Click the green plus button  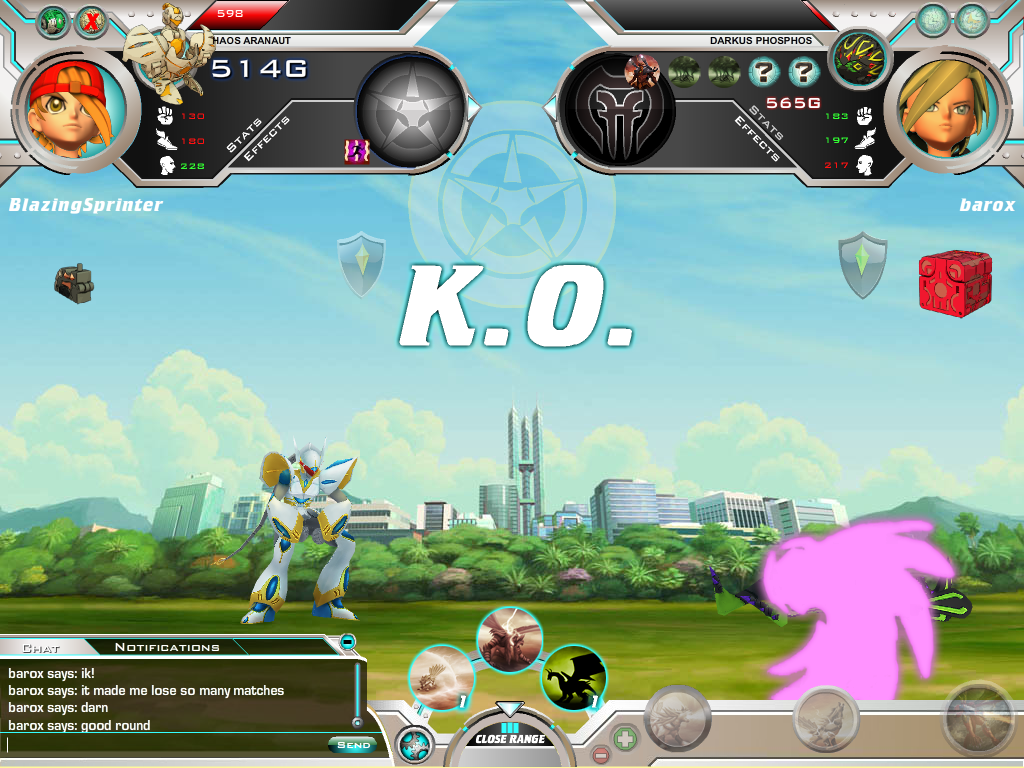tap(624, 738)
